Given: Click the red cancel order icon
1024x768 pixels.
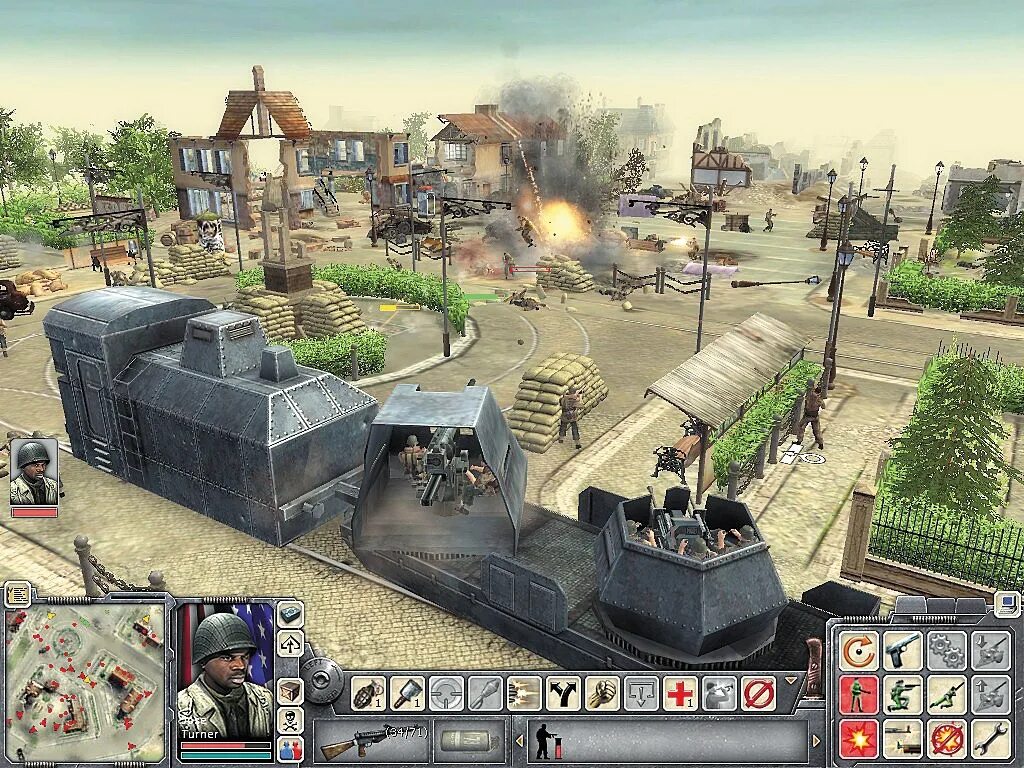Looking at the screenshot, I should tap(758, 692).
